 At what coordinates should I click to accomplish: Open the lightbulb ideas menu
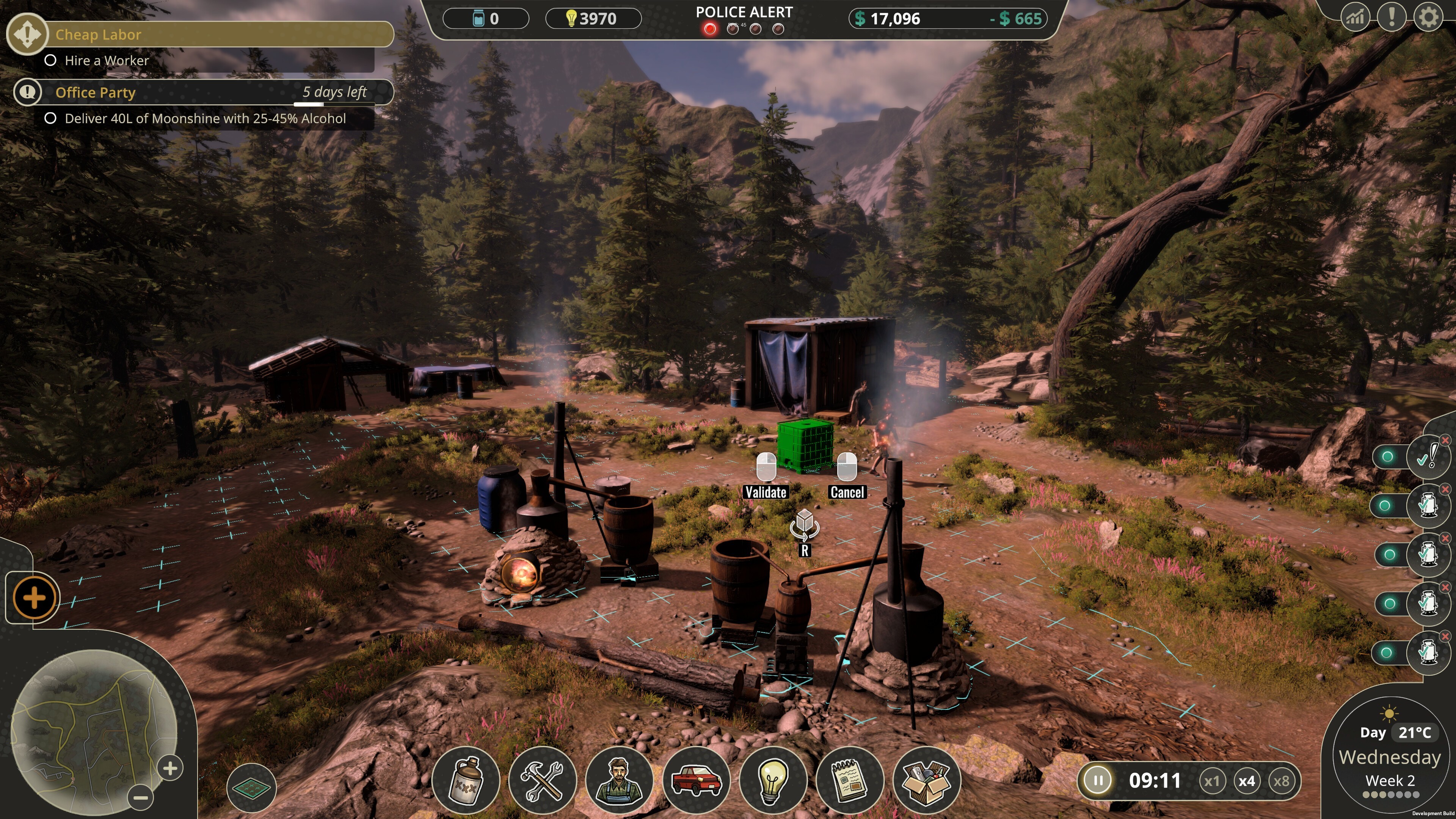773,781
